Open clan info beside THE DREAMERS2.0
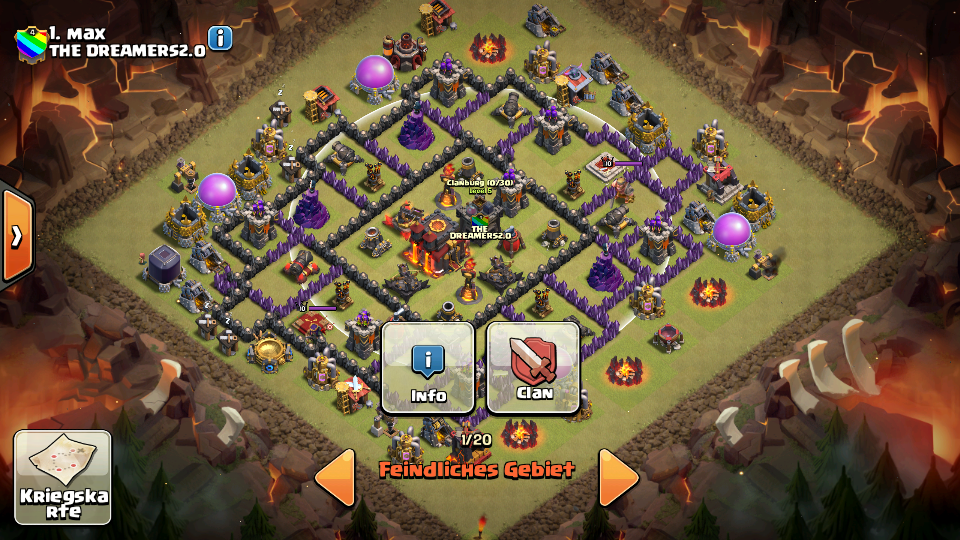The height and width of the screenshot is (540, 960). click(220, 38)
